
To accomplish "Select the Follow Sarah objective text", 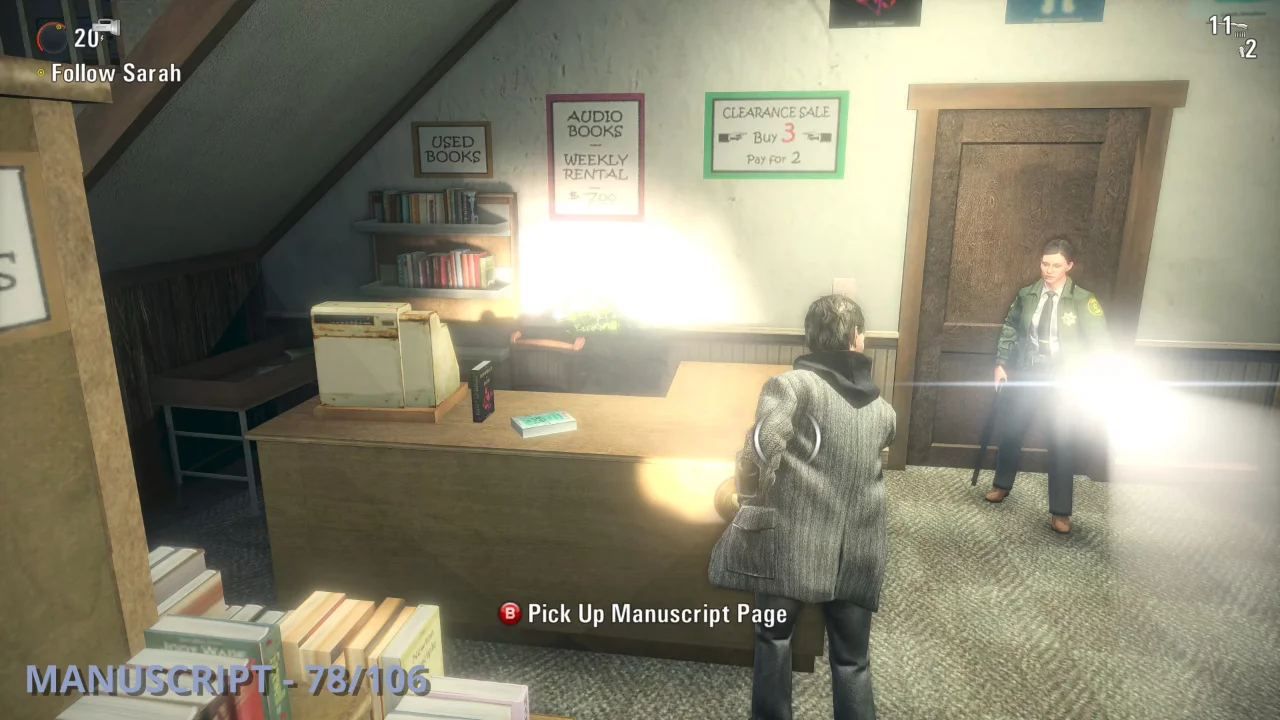I will (115, 73).
